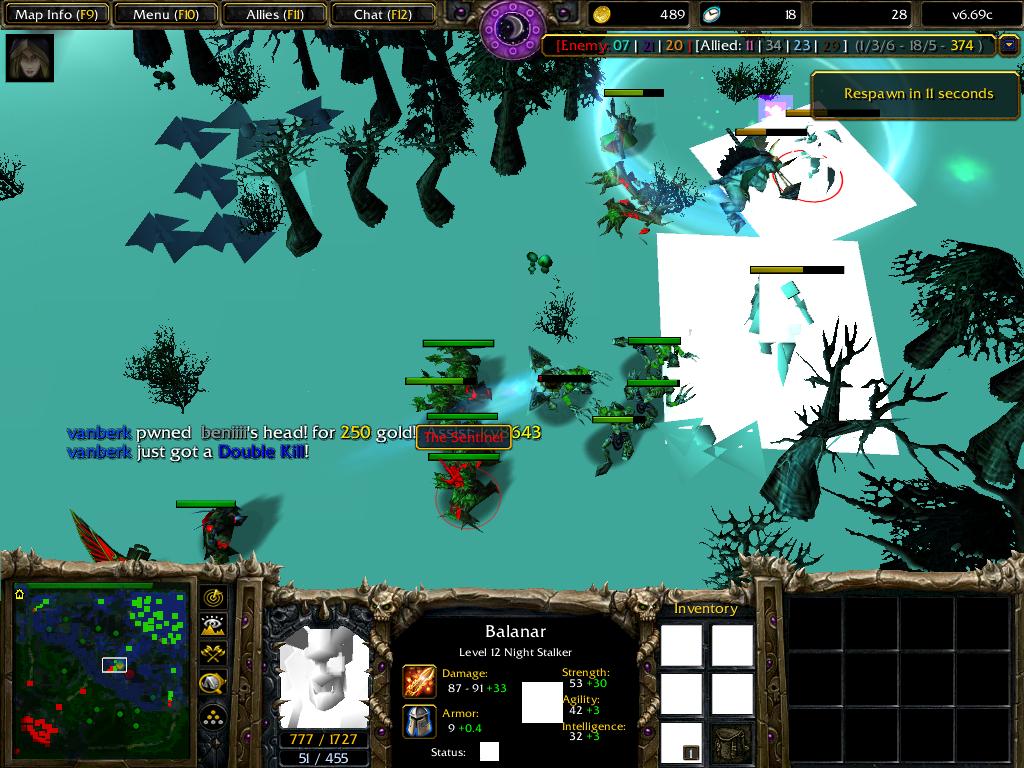Open the Map Info (F9) panel
The height and width of the screenshot is (768, 1024).
[56, 15]
